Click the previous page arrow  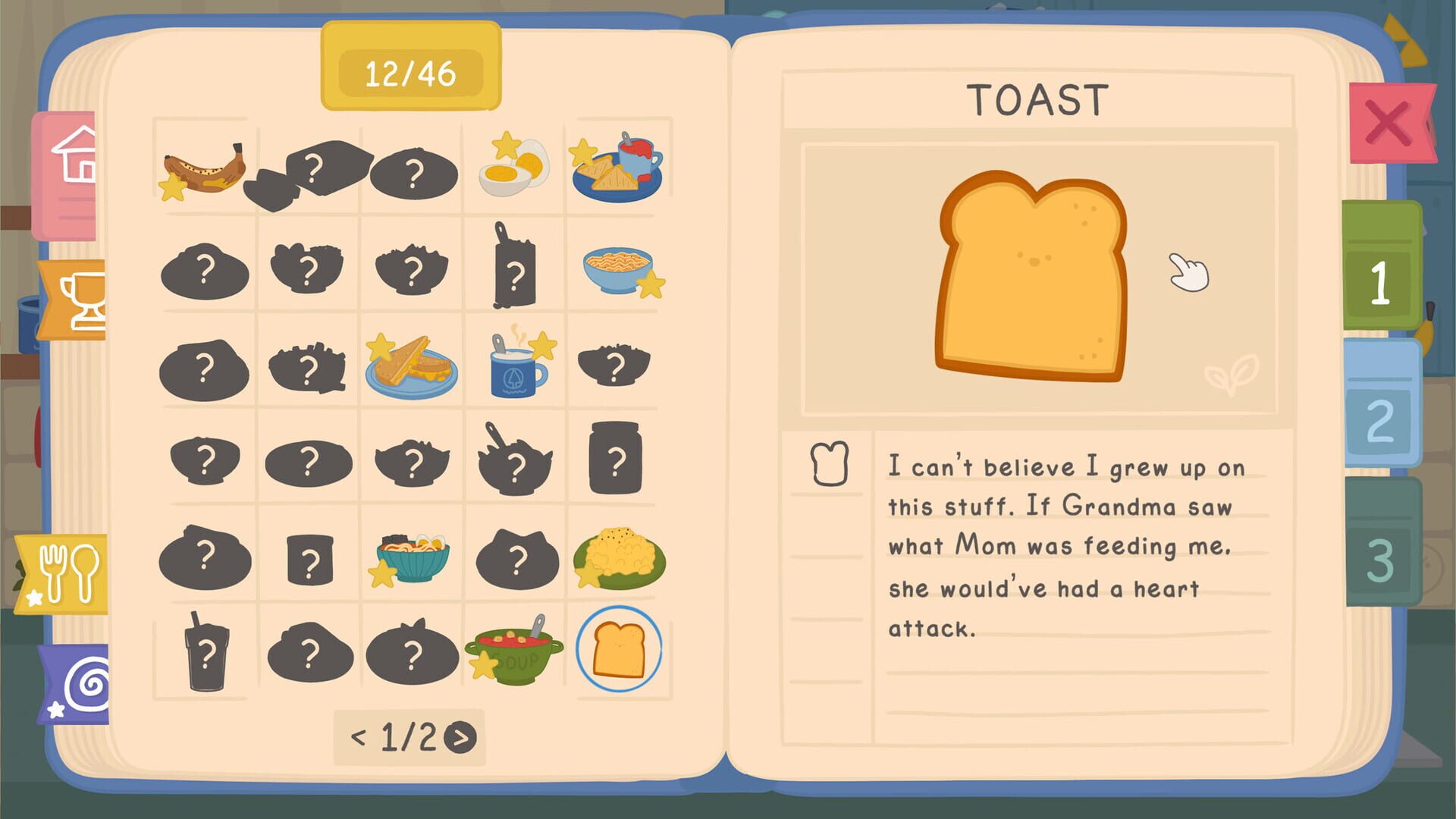356,737
